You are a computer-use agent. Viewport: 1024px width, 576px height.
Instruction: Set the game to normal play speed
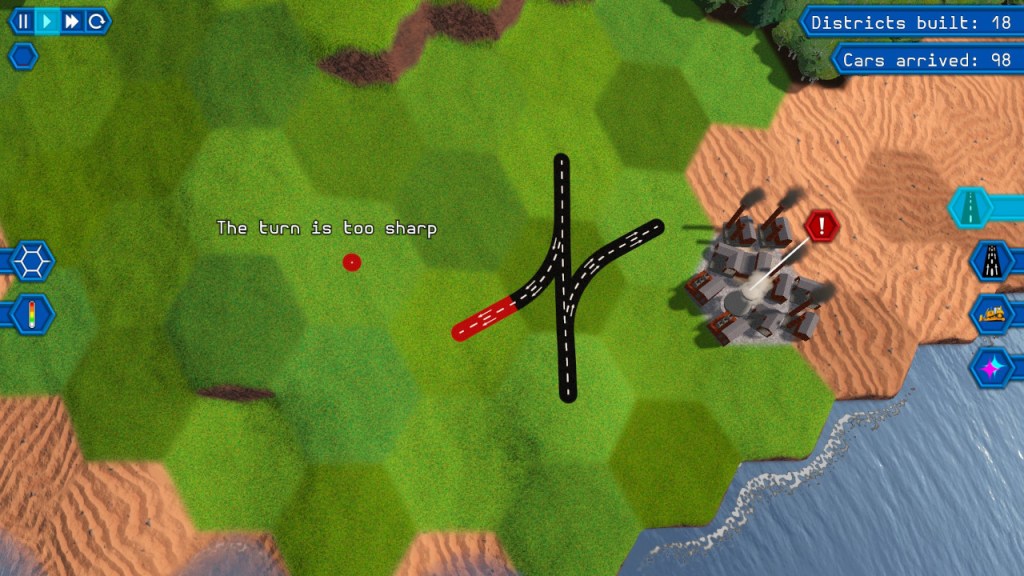(x=47, y=21)
